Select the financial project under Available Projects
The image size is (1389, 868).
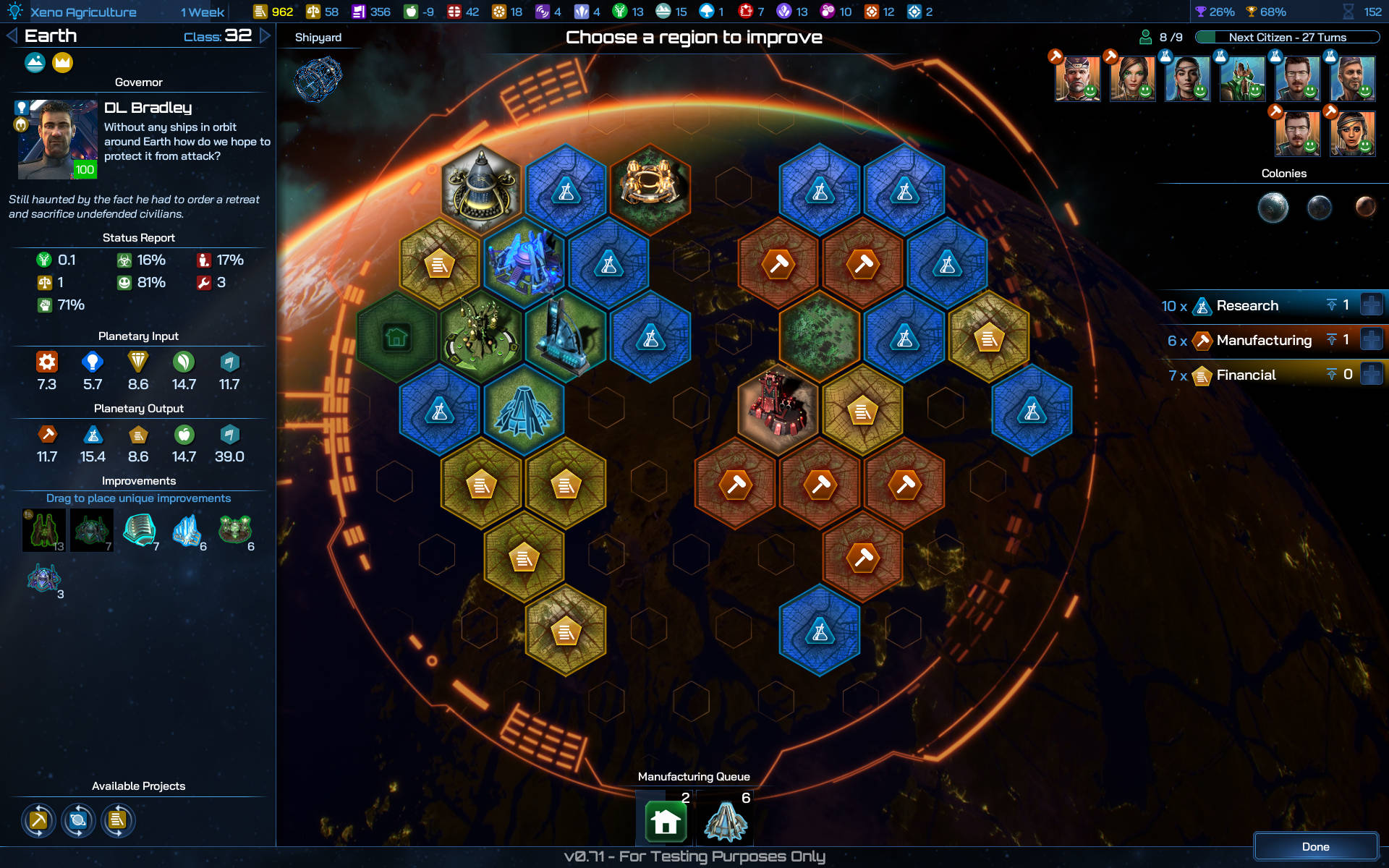click(x=117, y=821)
